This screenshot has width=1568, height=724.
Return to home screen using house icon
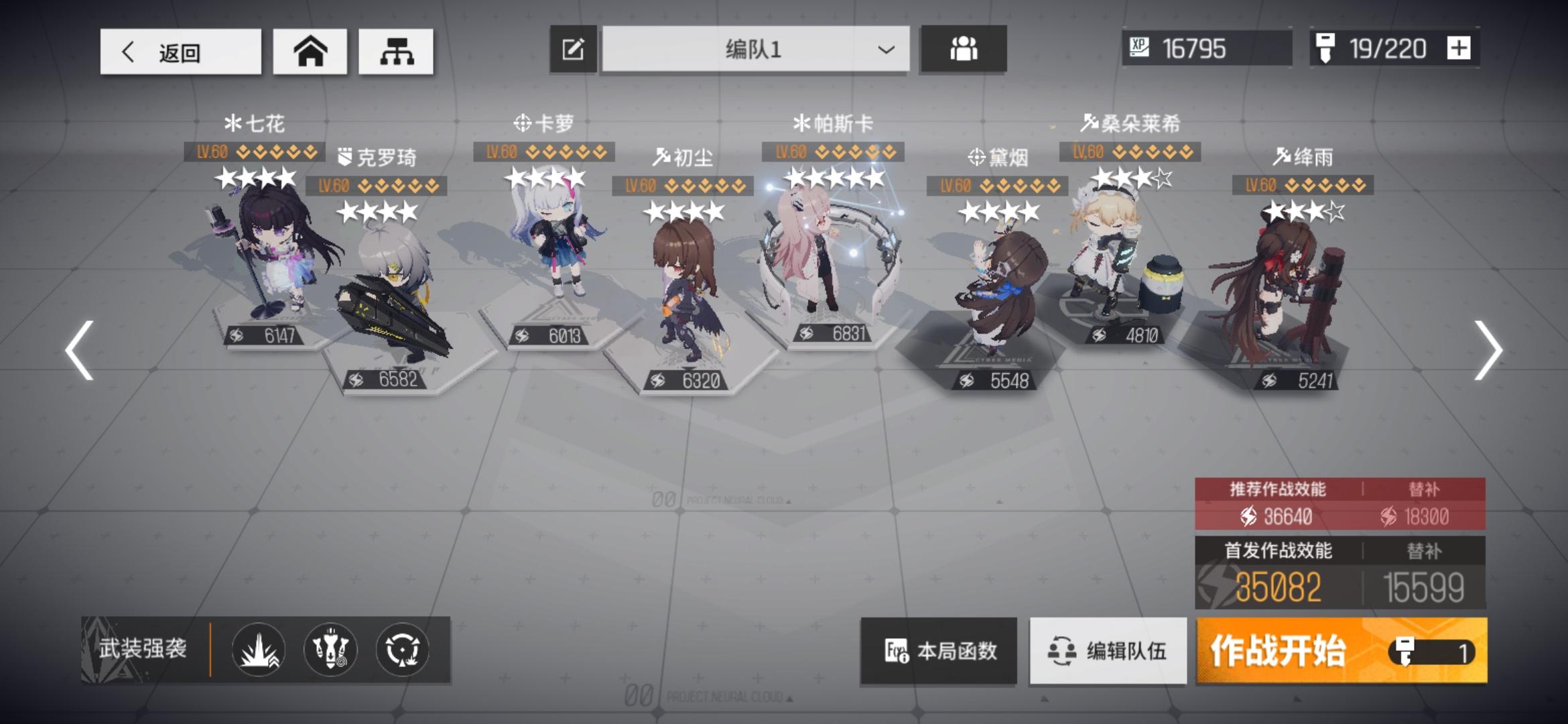click(x=310, y=50)
